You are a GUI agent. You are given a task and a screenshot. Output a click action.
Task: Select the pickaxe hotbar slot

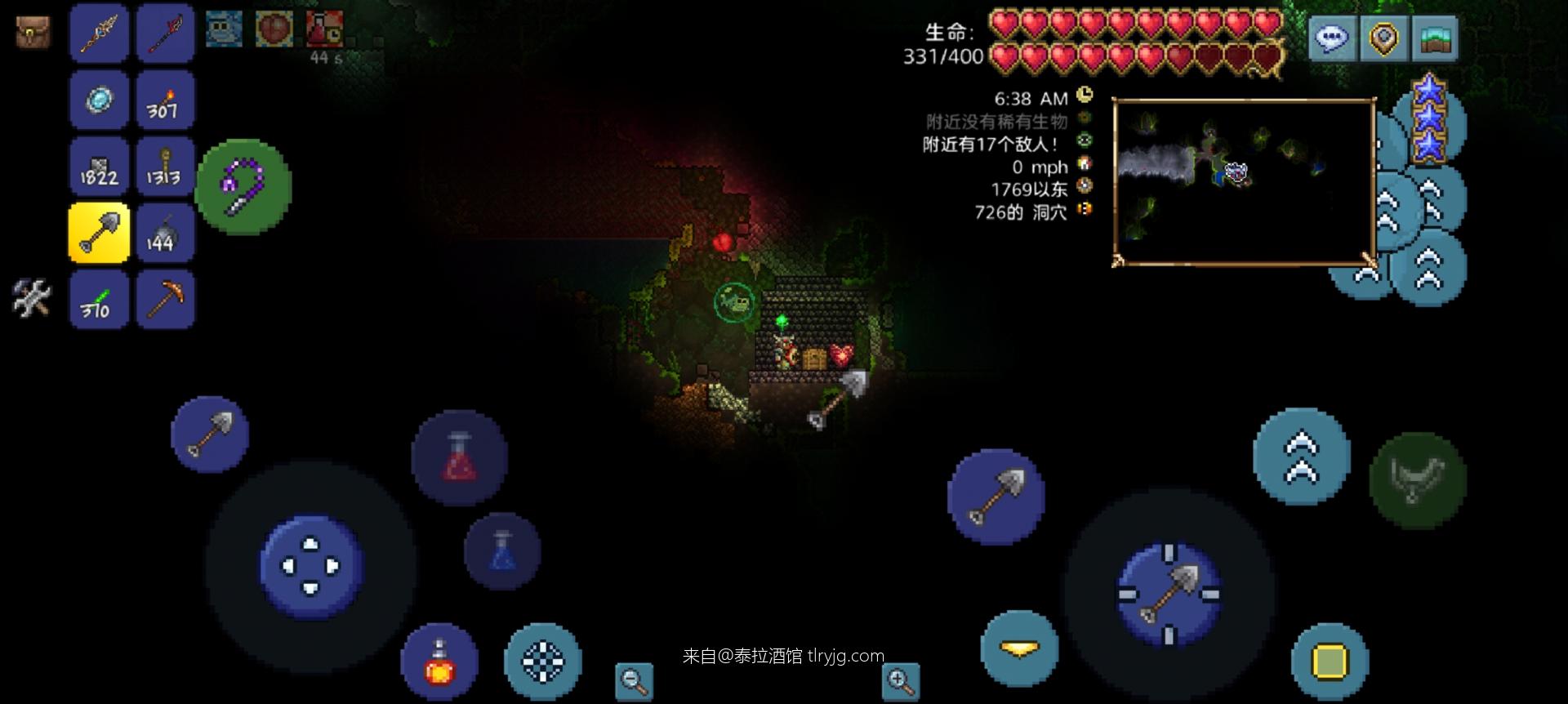(x=165, y=299)
